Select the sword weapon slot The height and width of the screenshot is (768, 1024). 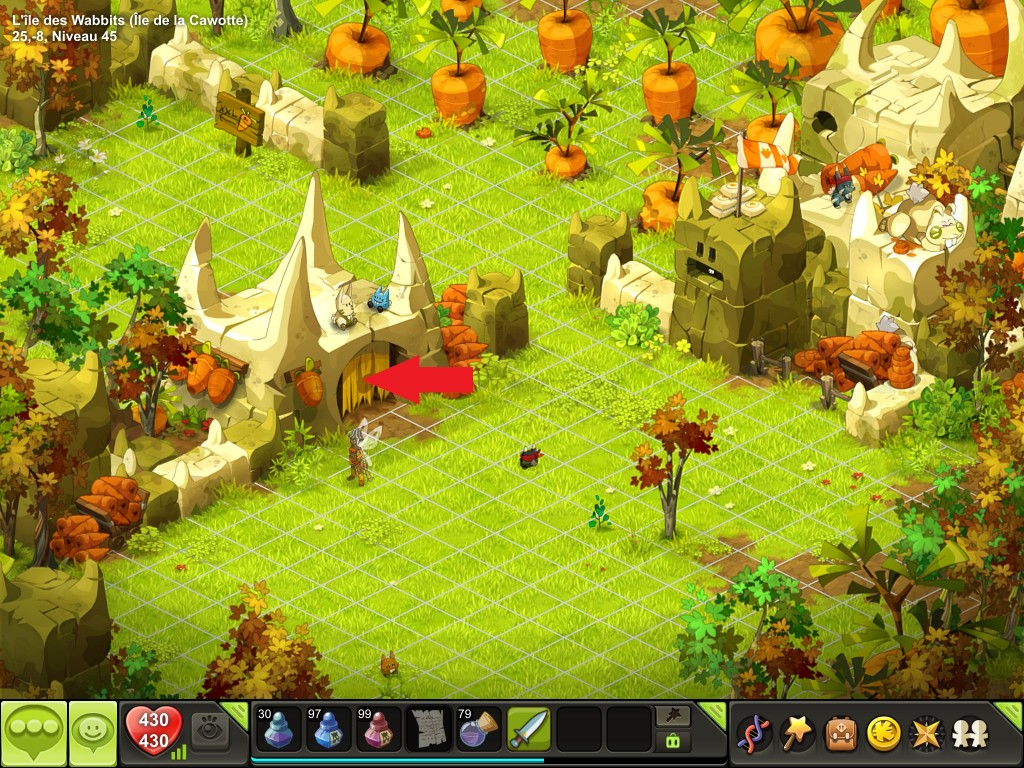(529, 729)
